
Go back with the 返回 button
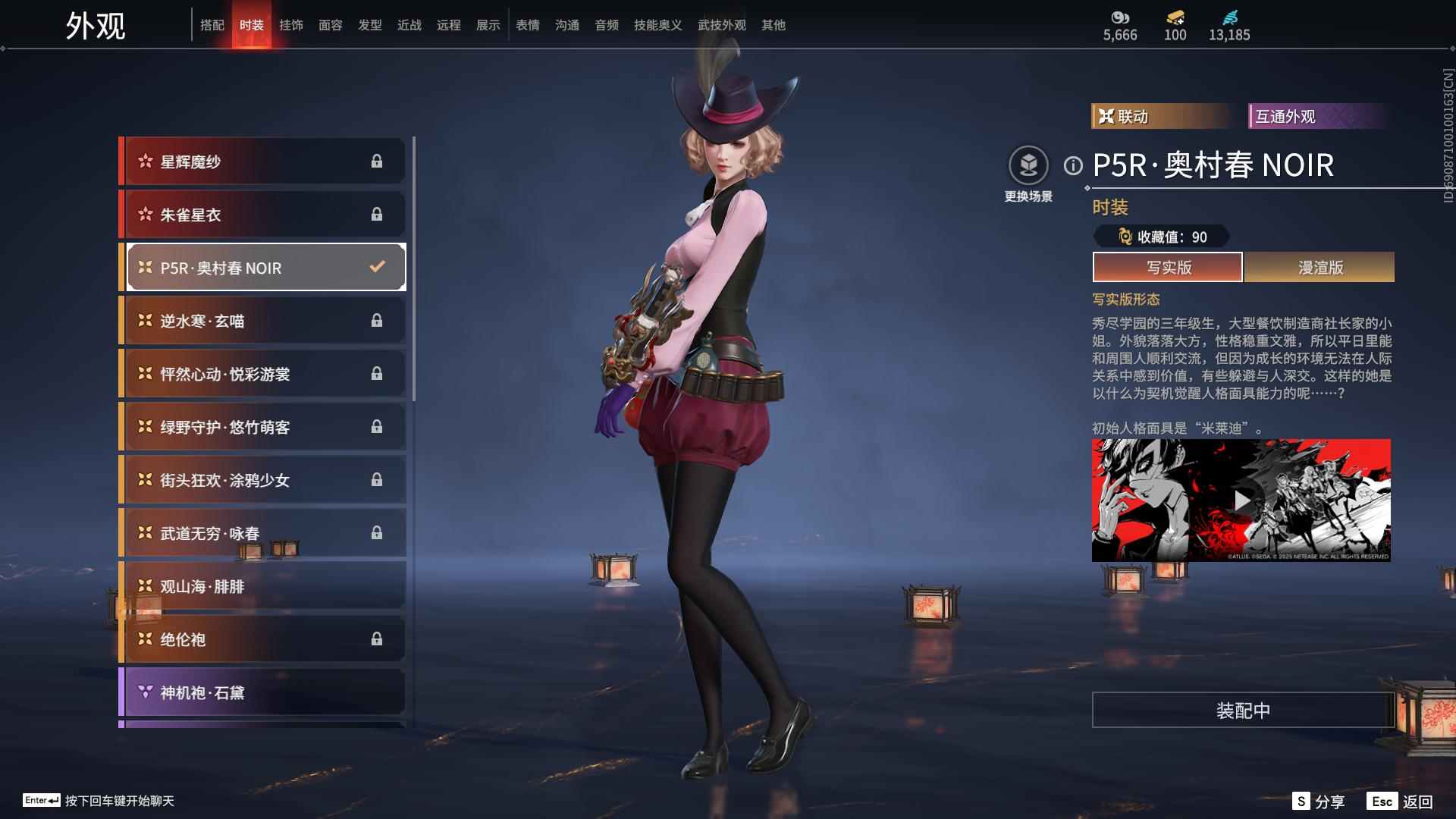click(x=1401, y=802)
